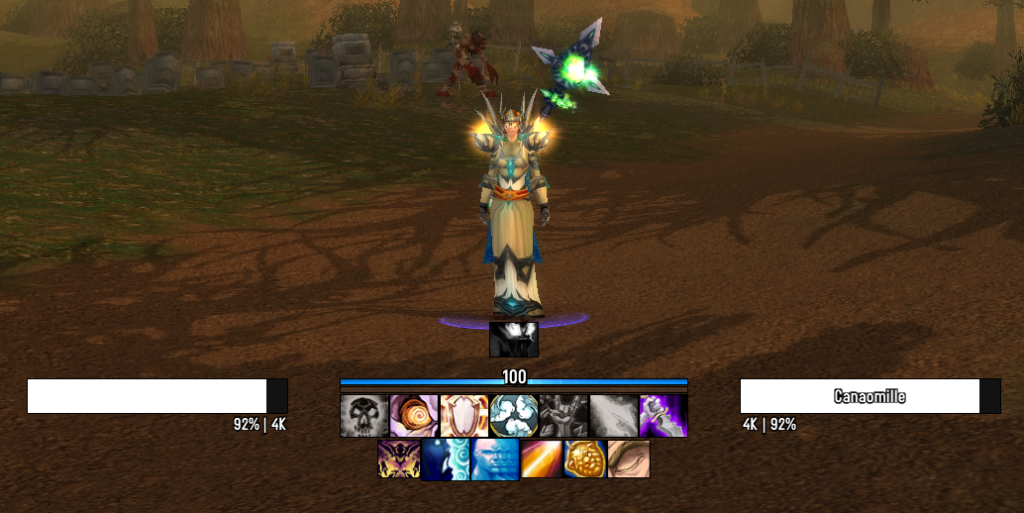This screenshot has width=1024, height=513.
Task: Activate the white clouds ability icon
Action: pyautogui.click(x=514, y=416)
